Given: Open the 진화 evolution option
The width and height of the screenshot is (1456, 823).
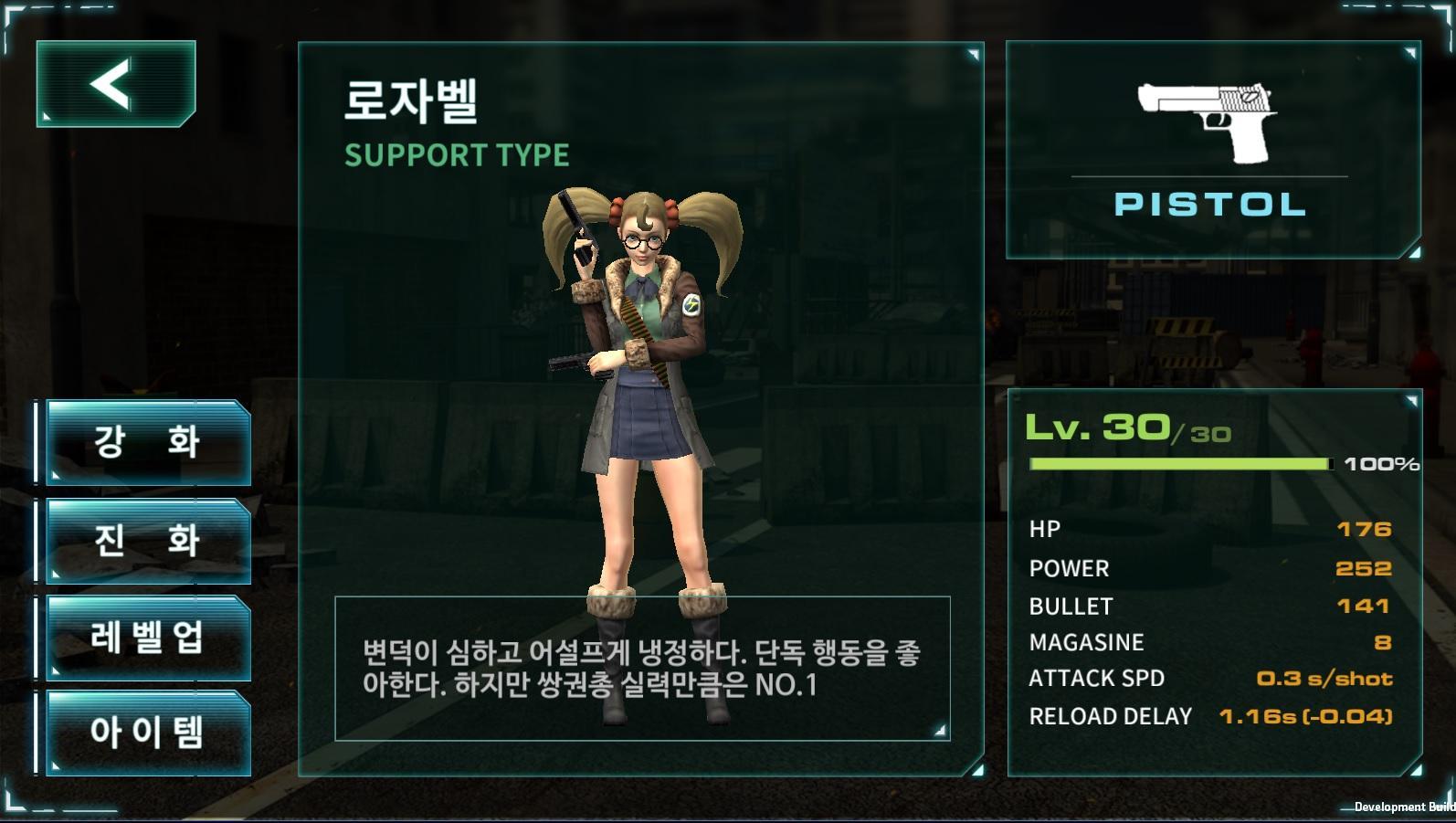Looking at the screenshot, I should 146,540.
